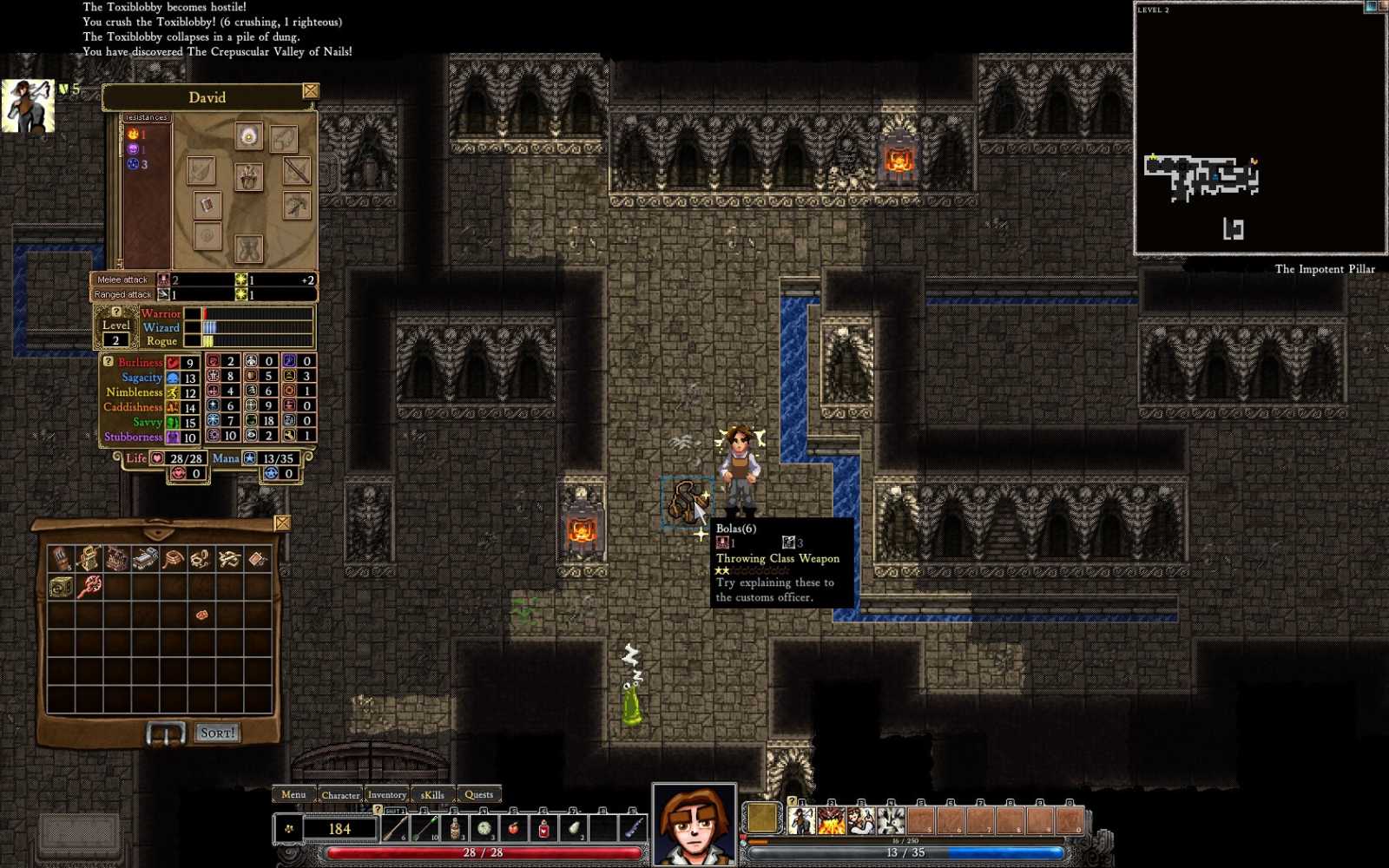The height and width of the screenshot is (868, 1389).
Task: Click the apple in the belt bar
Action: 514,830
